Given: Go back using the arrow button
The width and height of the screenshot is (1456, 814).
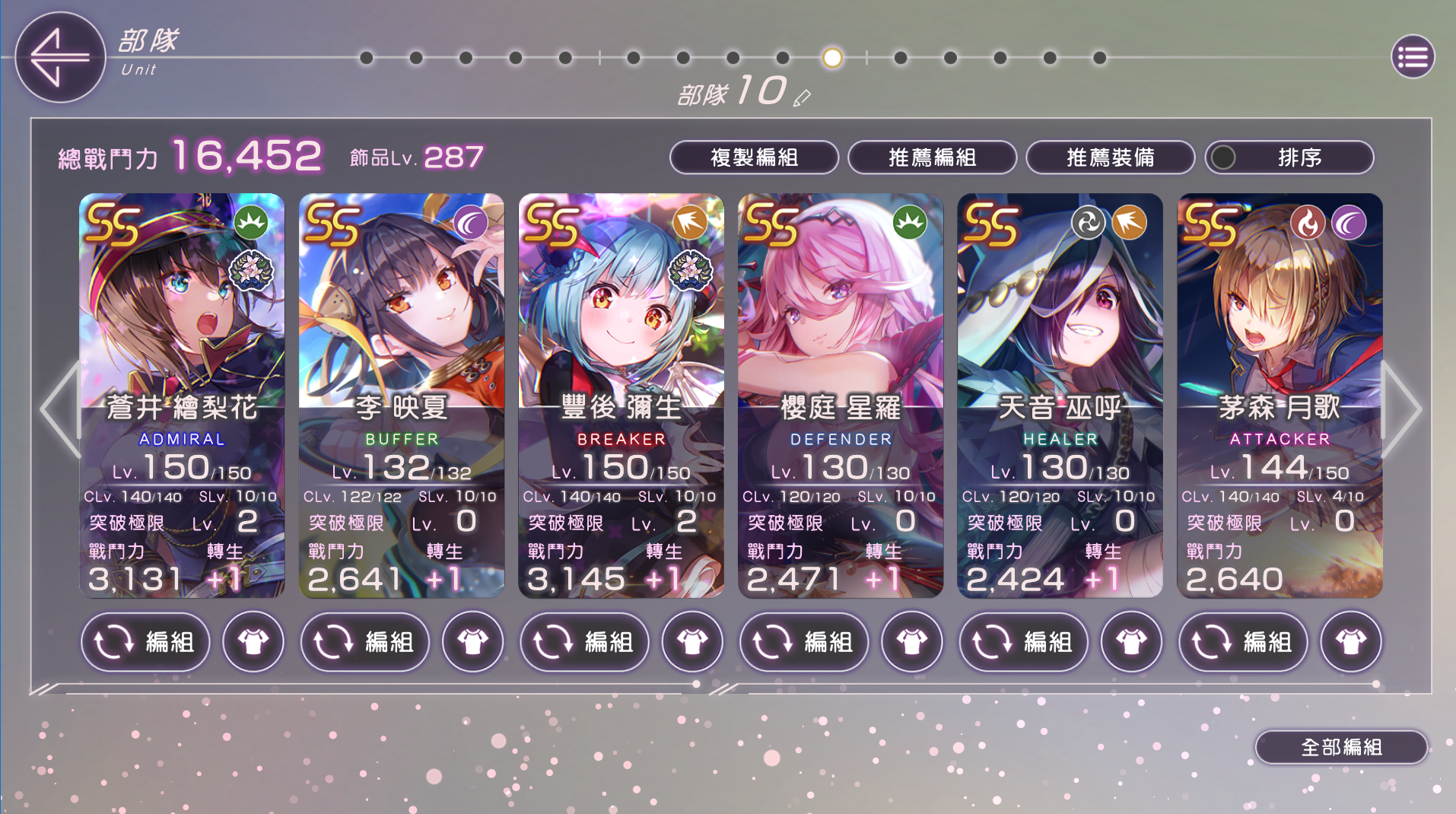Looking at the screenshot, I should coord(59,57).
